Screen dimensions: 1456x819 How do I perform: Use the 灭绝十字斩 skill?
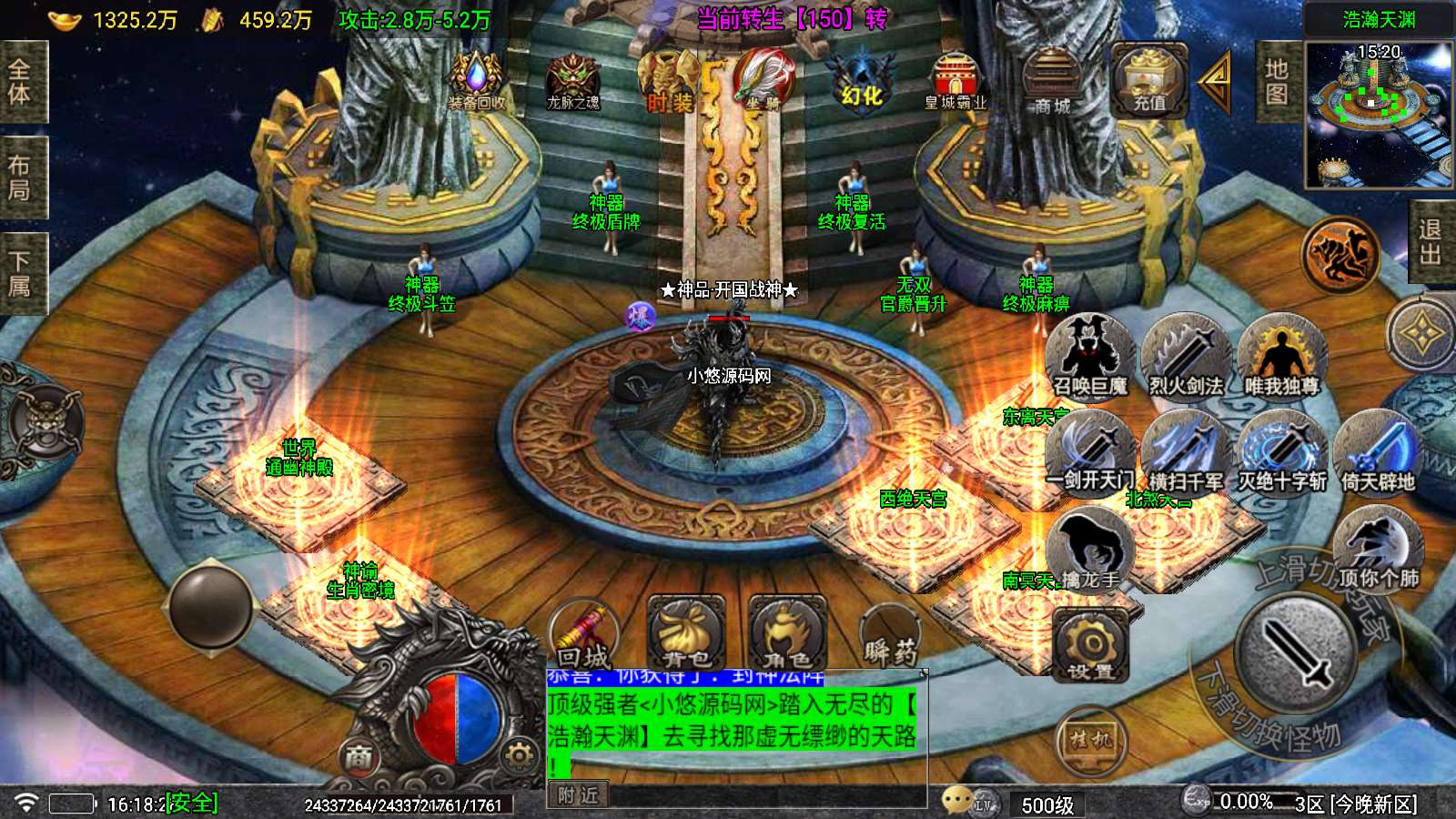coord(1282,452)
